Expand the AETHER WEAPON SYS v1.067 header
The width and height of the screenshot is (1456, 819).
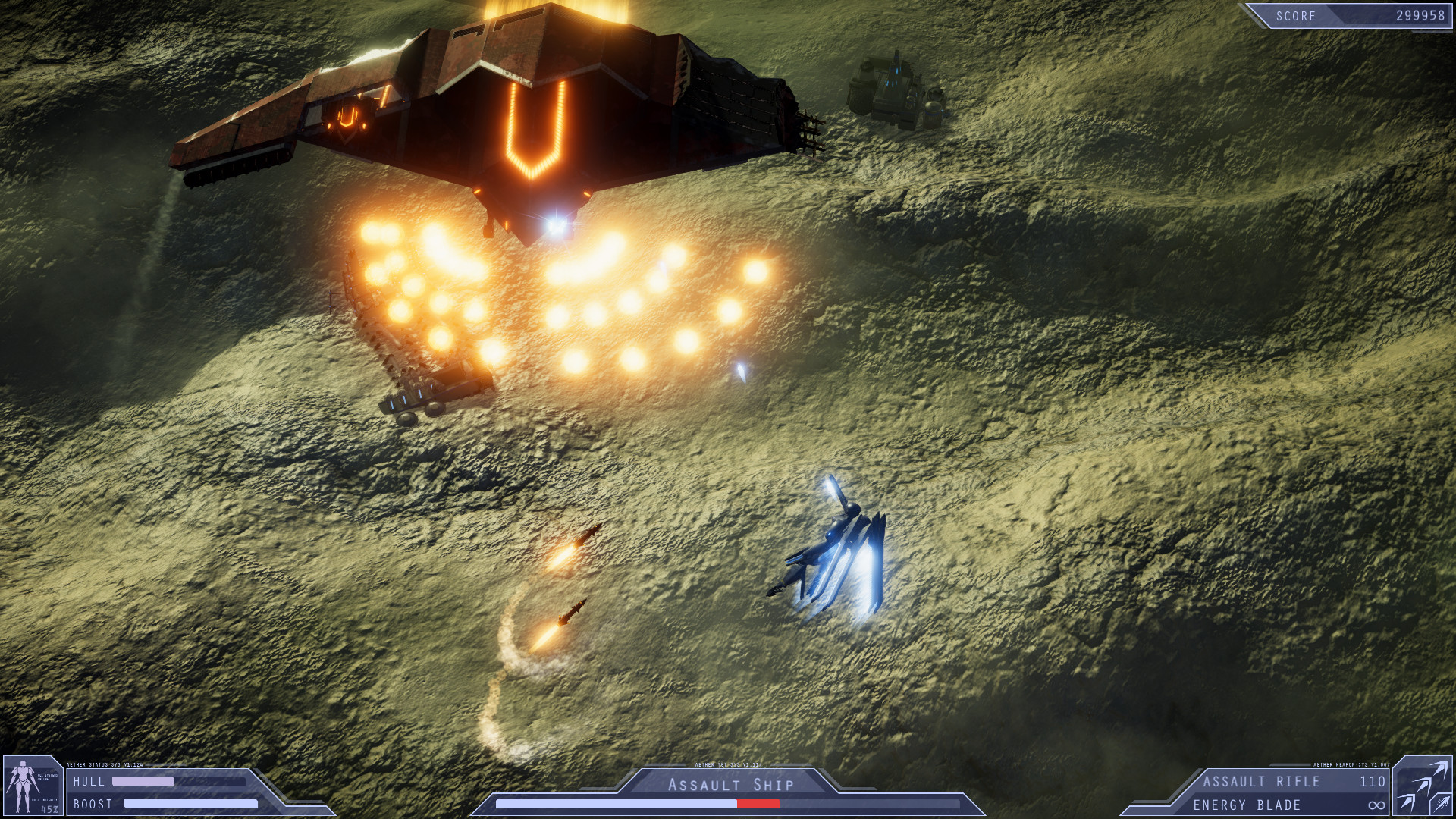click(1351, 765)
